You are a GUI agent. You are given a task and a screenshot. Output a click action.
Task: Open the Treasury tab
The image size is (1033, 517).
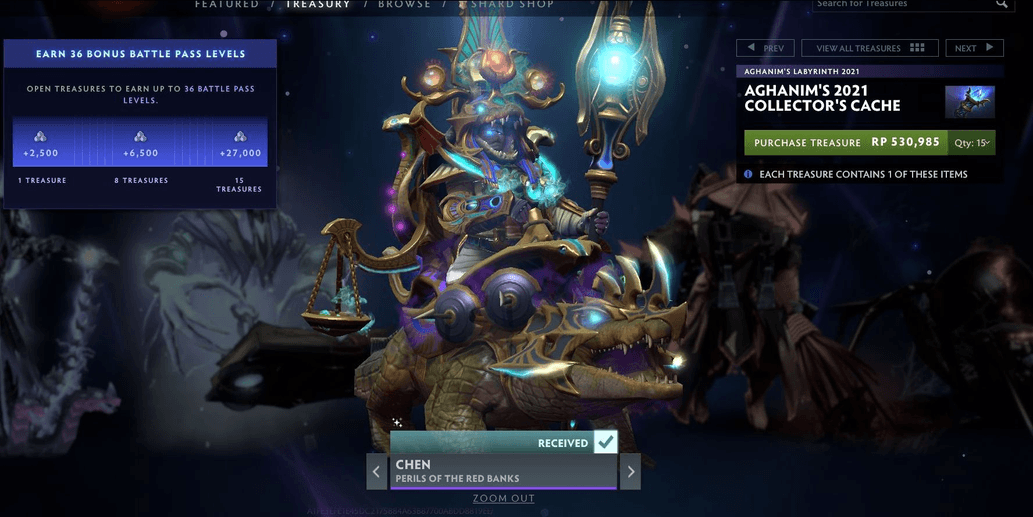click(318, 5)
